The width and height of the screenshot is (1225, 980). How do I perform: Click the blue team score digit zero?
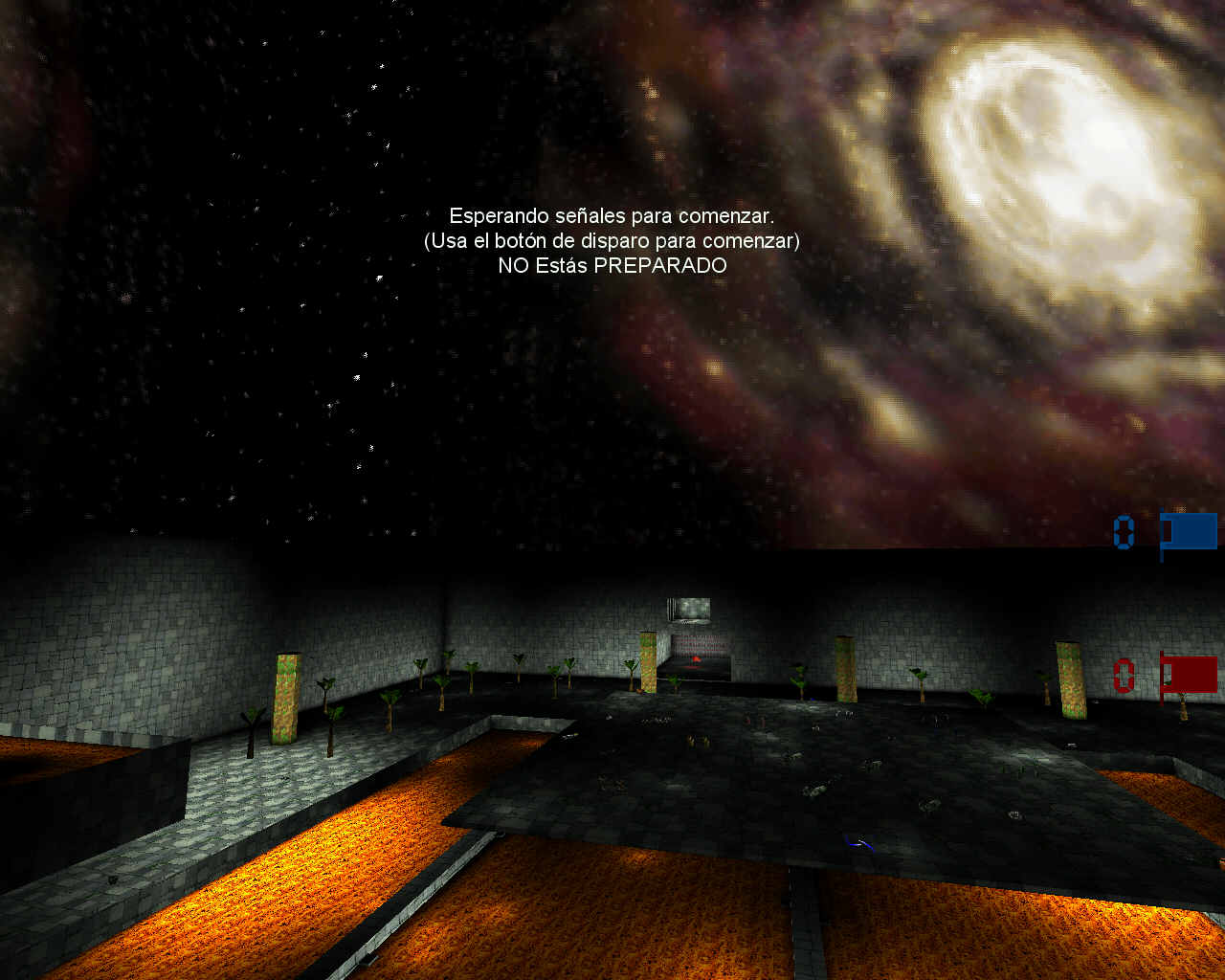(1122, 532)
